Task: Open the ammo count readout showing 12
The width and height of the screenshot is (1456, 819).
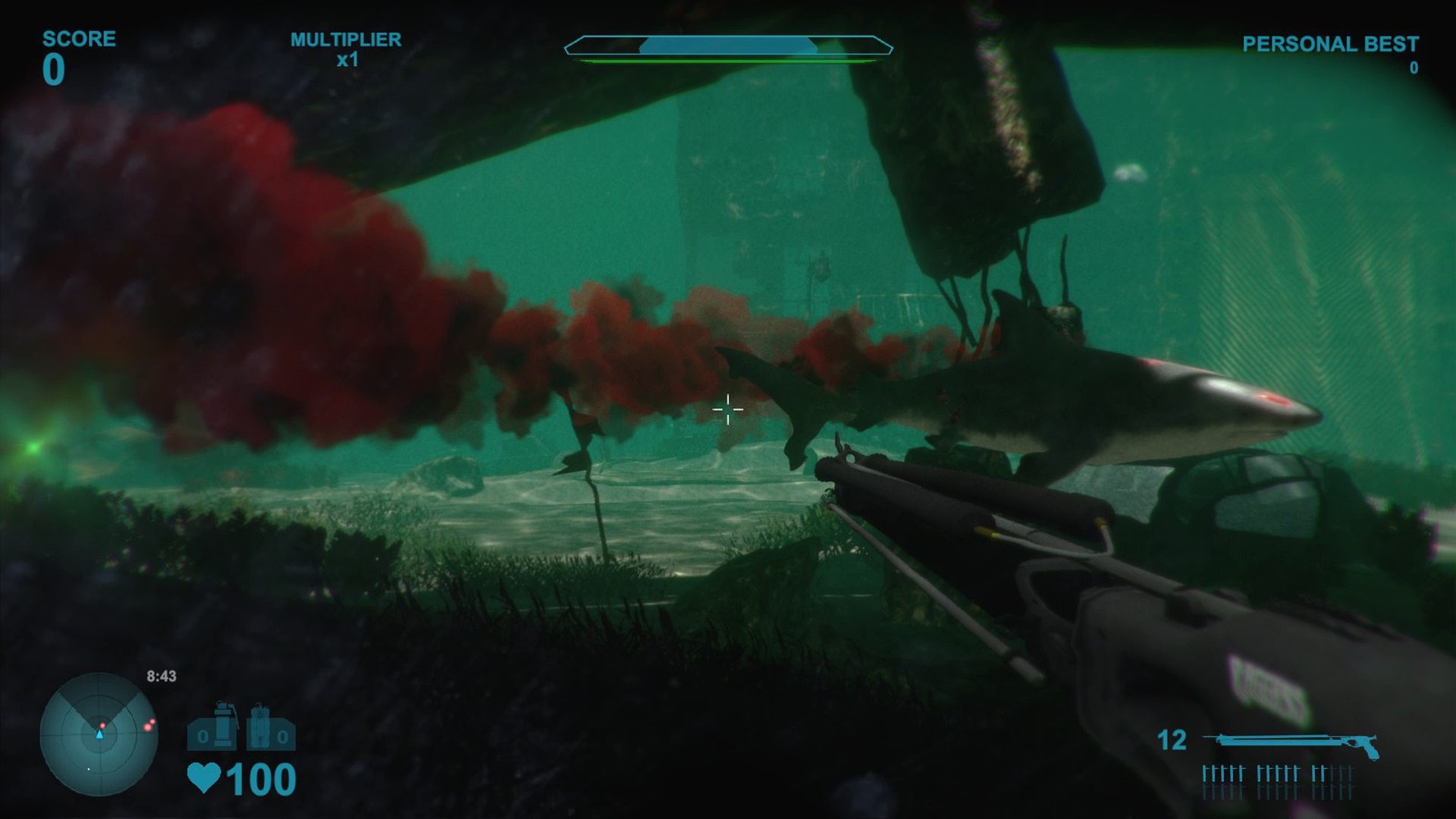Action: tap(1172, 740)
